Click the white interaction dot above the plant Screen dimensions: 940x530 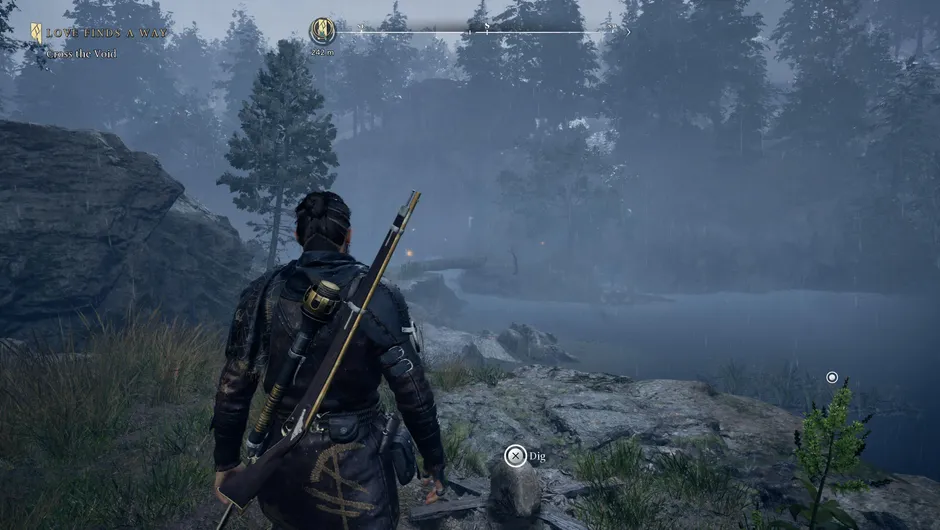point(832,377)
